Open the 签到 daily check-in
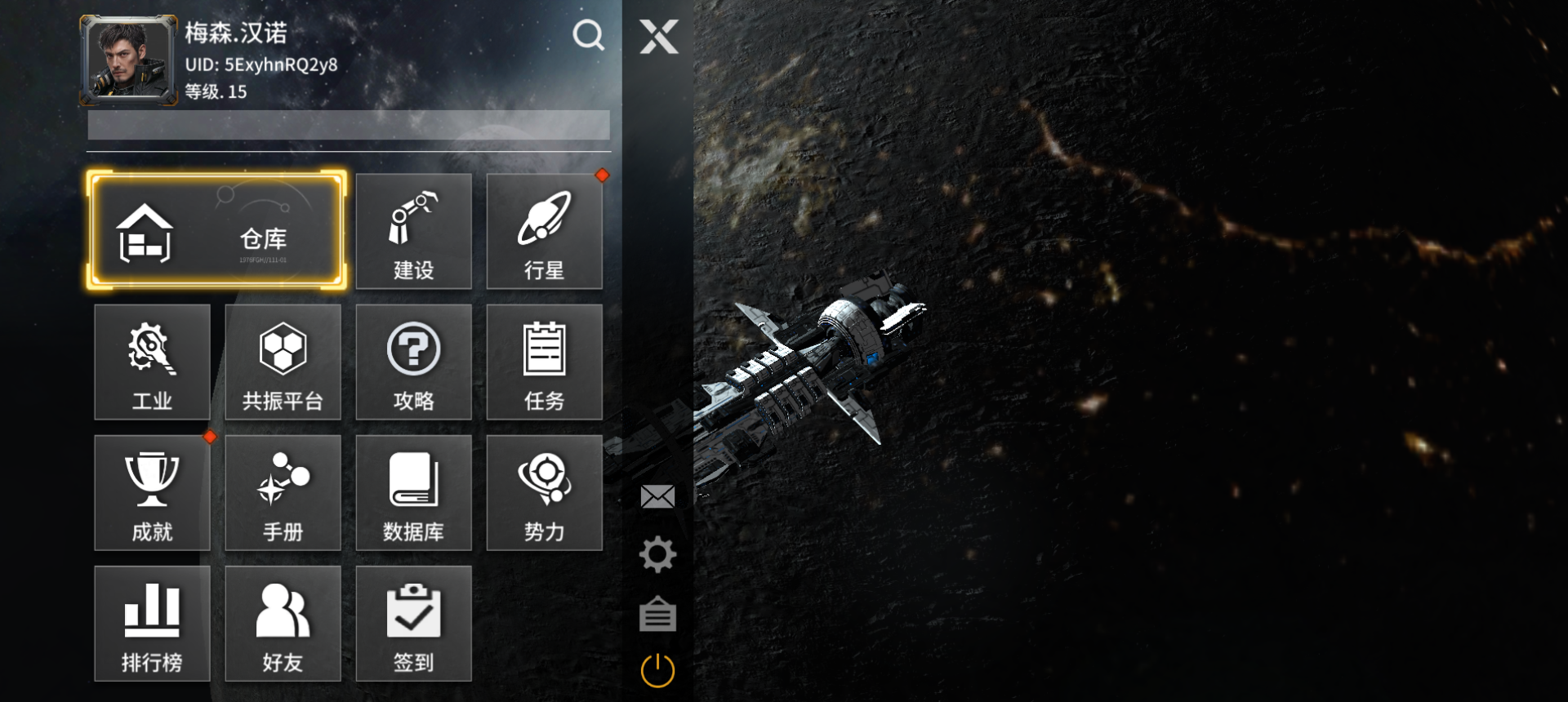The width and height of the screenshot is (1568, 702). click(413, 624)
